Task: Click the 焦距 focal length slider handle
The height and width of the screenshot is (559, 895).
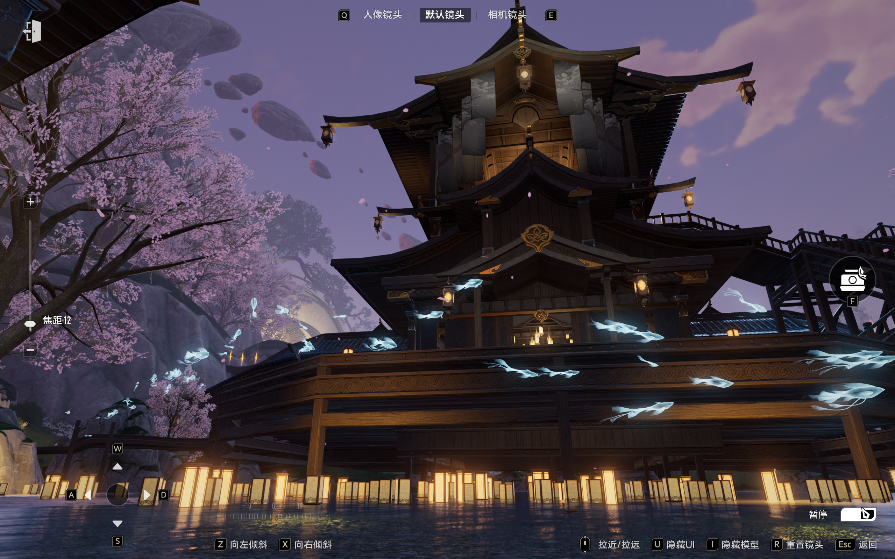Action: click(30, 323)
